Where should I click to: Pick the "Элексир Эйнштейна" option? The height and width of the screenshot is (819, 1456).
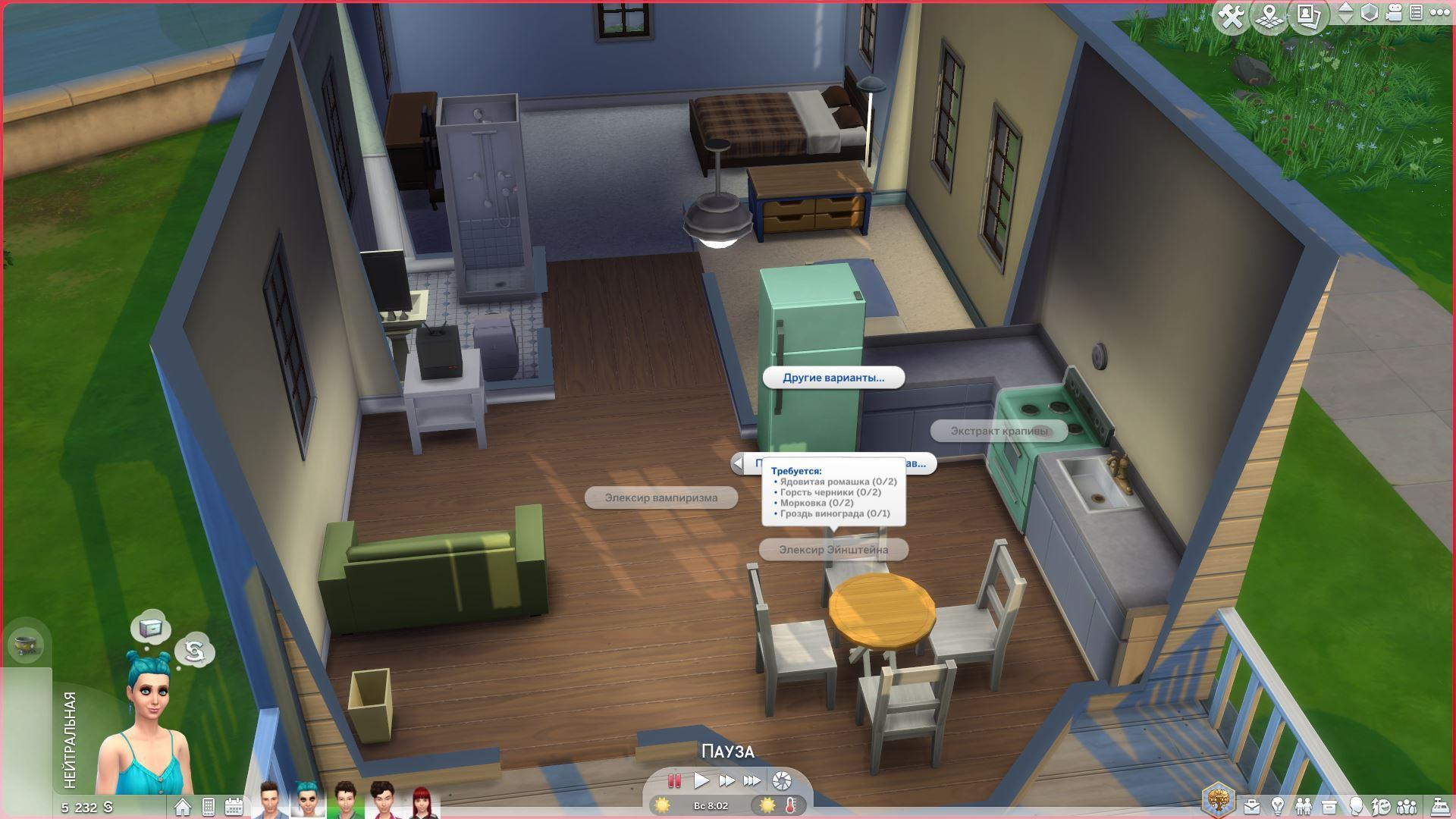click(833, 550)
